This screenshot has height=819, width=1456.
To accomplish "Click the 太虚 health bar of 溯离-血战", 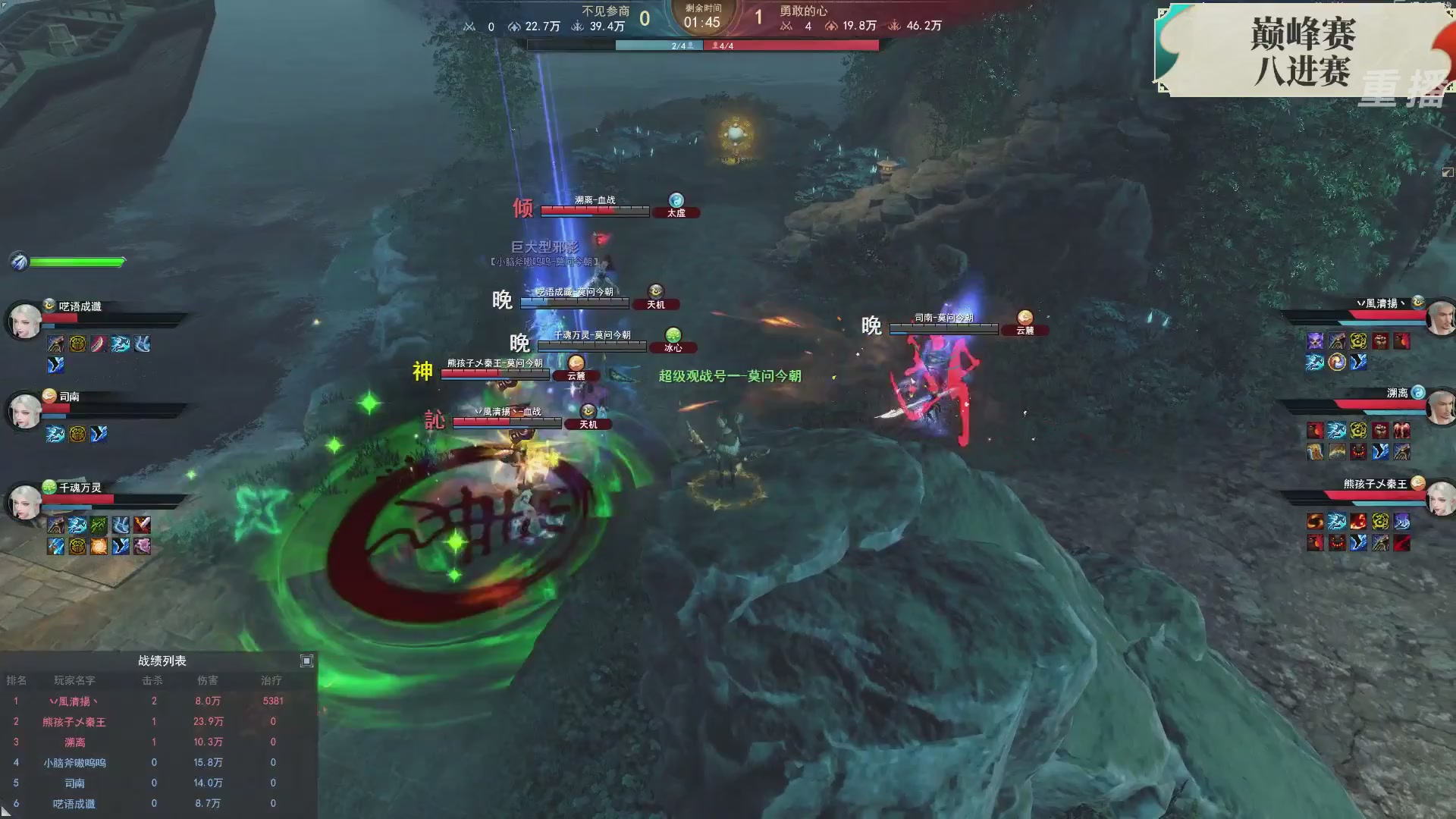I will pyautogui.click(x=595, y=211).
